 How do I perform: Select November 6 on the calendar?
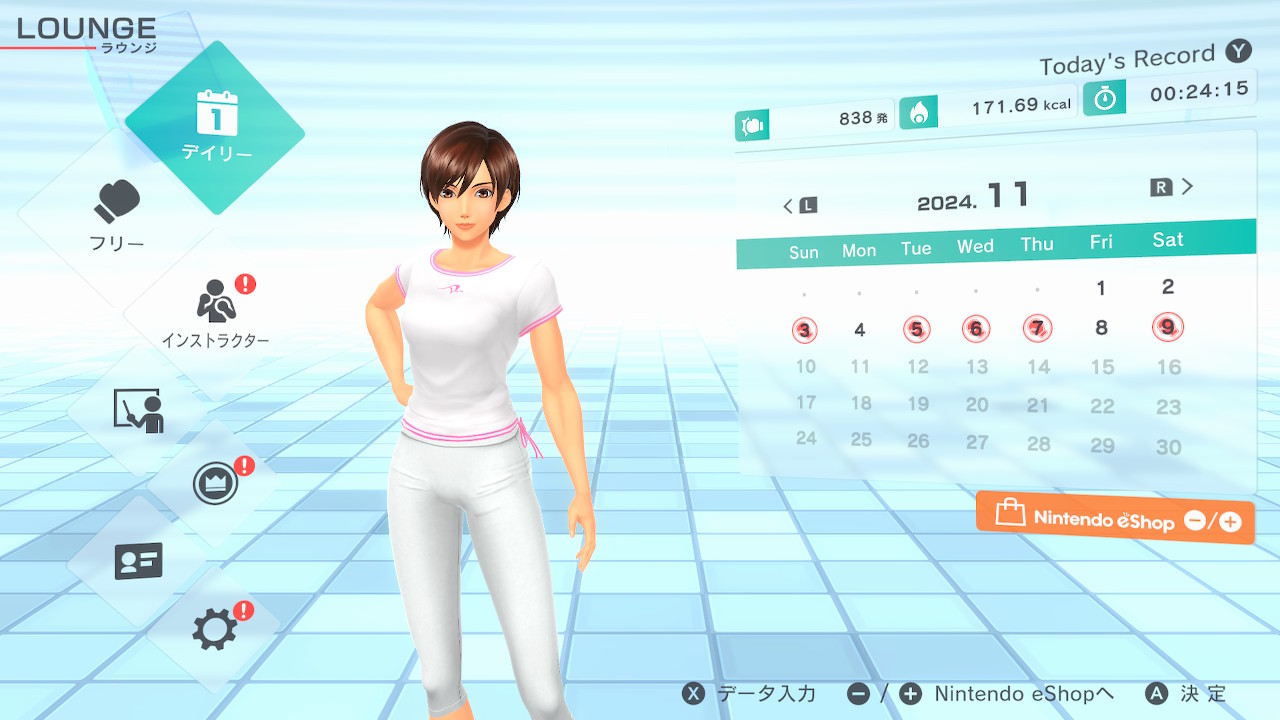(976, 328)
